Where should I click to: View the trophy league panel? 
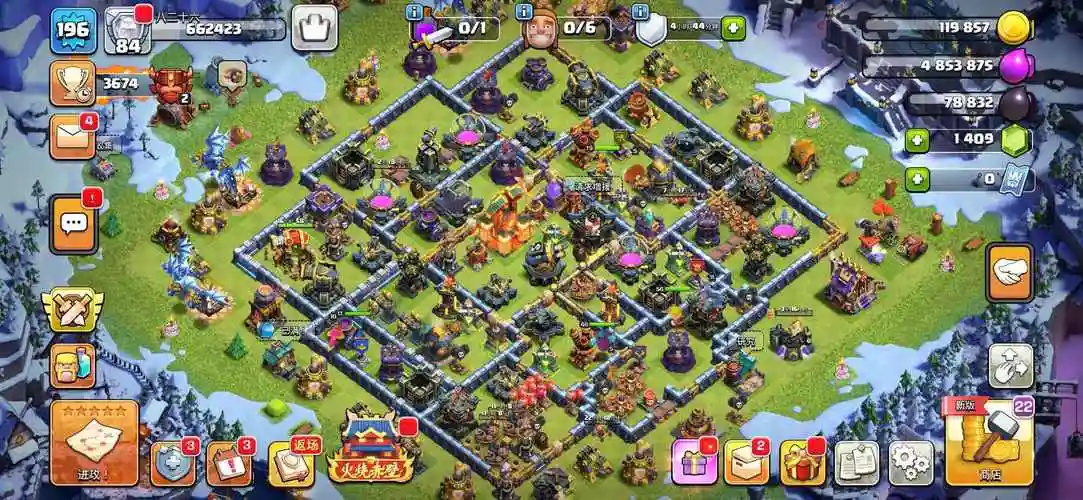[x=72, y=83]
